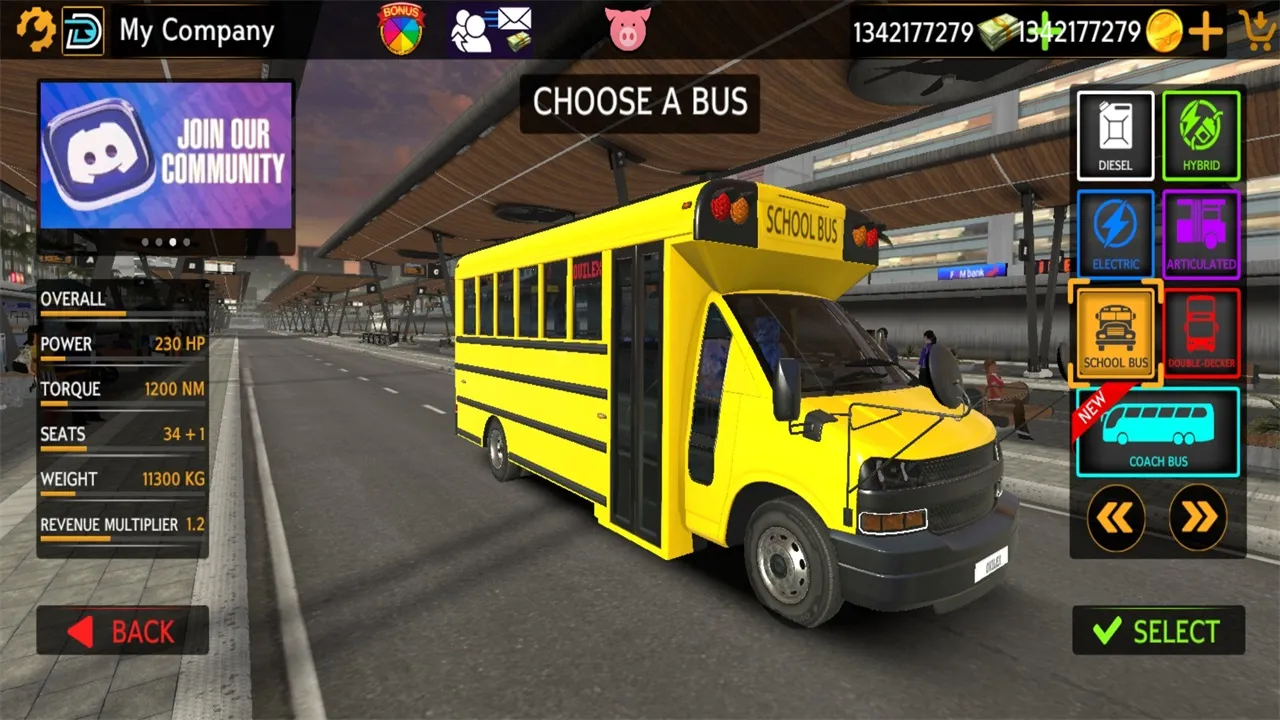This screenshot has width=1280, height=720.
Task: Confirm the bus with Select button
Action: [1158, 631]
